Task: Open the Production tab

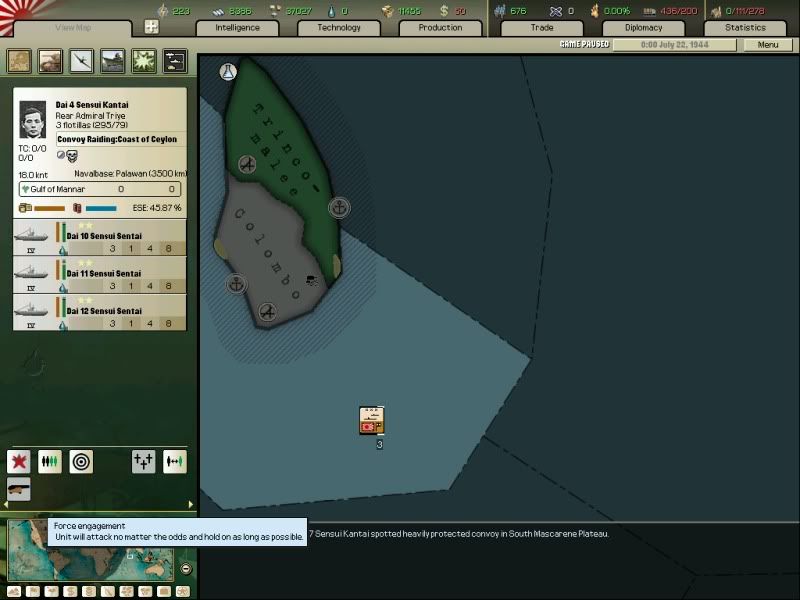Action: 440,28
